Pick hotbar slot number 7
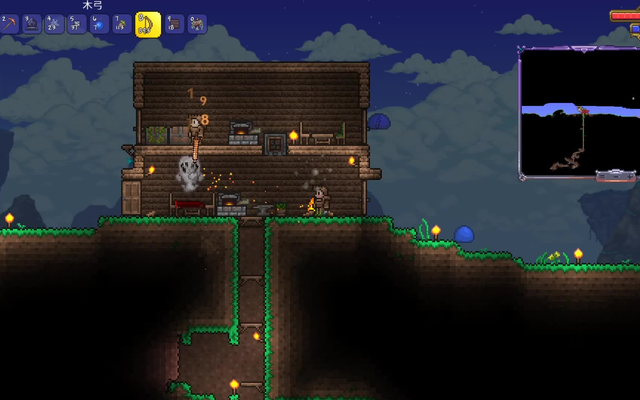 122,24
